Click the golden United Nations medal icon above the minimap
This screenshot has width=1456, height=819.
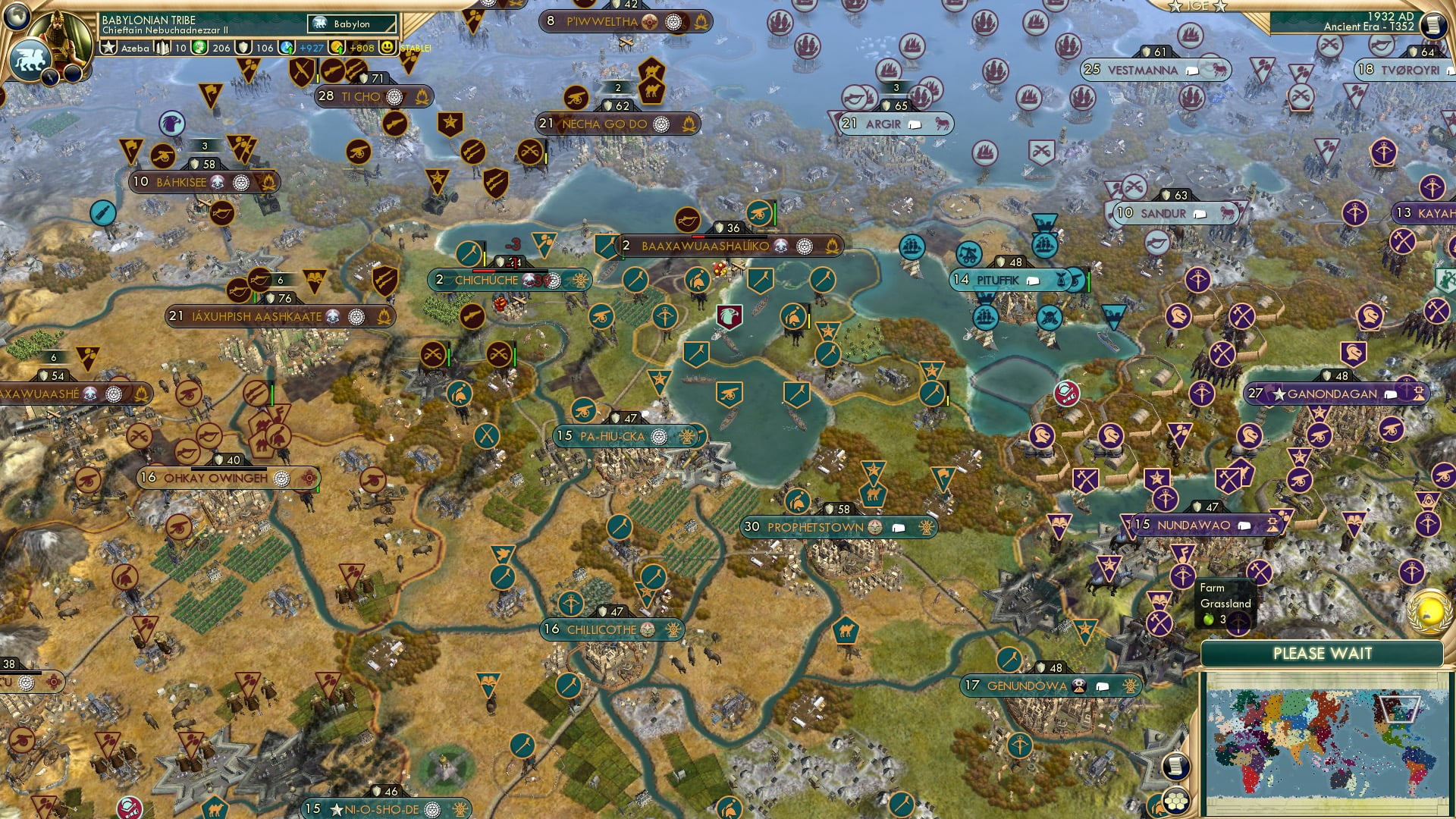1428,611
